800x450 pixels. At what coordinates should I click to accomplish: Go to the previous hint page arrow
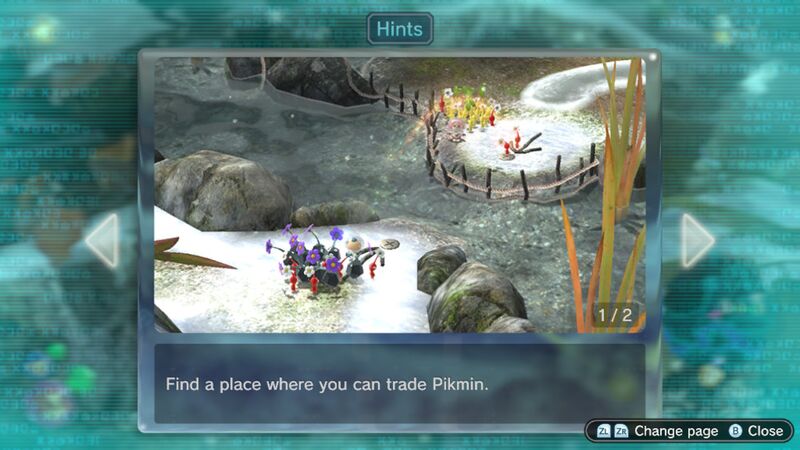pos(103,240)
